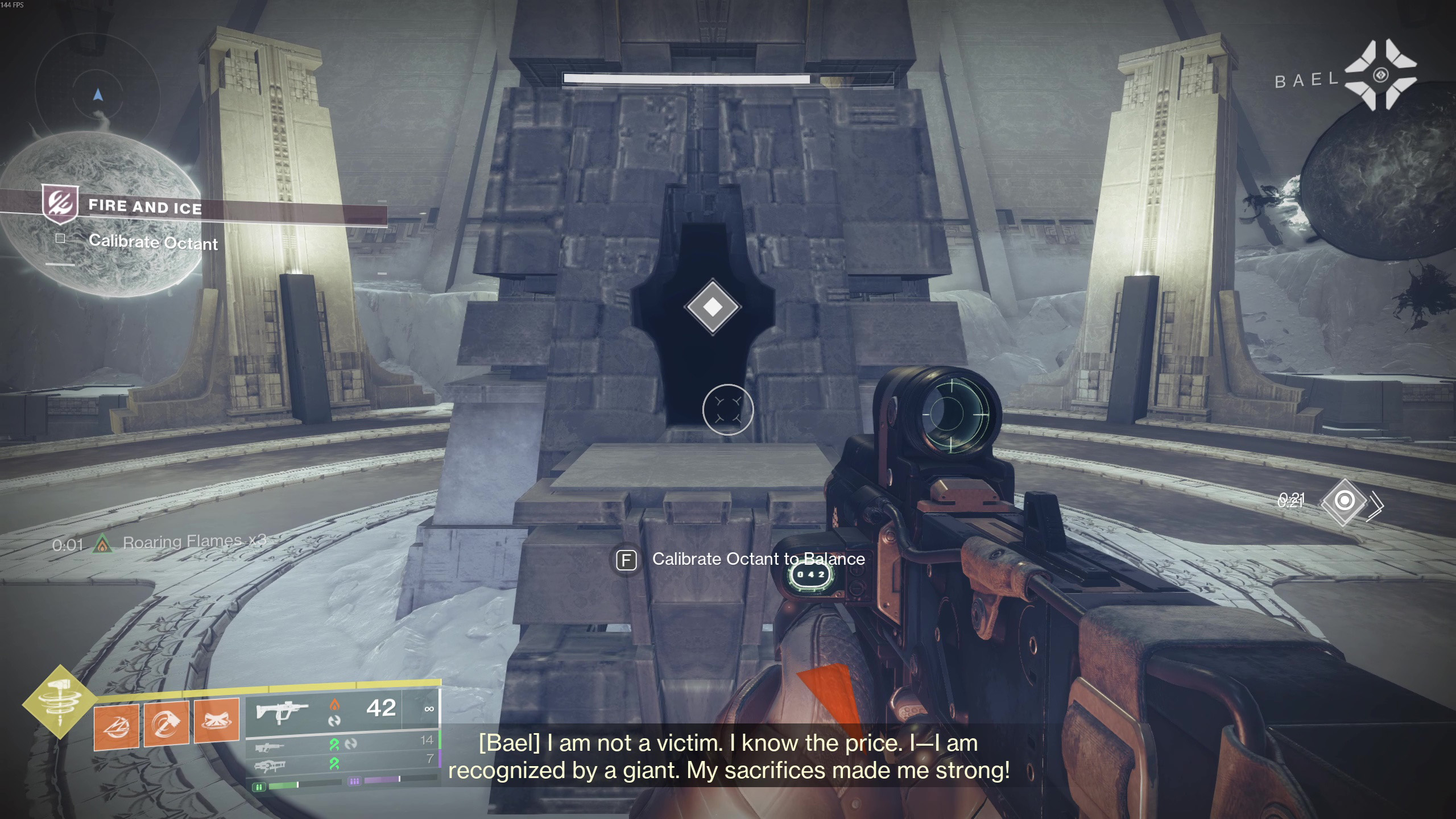
Task: Open the Fire and Ice quest tracker
Action: 145,206
